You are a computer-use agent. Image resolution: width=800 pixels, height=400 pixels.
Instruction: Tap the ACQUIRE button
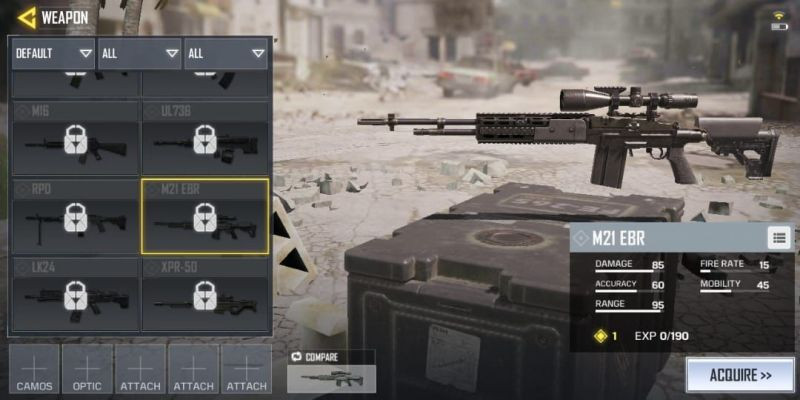tap(739, 376)
